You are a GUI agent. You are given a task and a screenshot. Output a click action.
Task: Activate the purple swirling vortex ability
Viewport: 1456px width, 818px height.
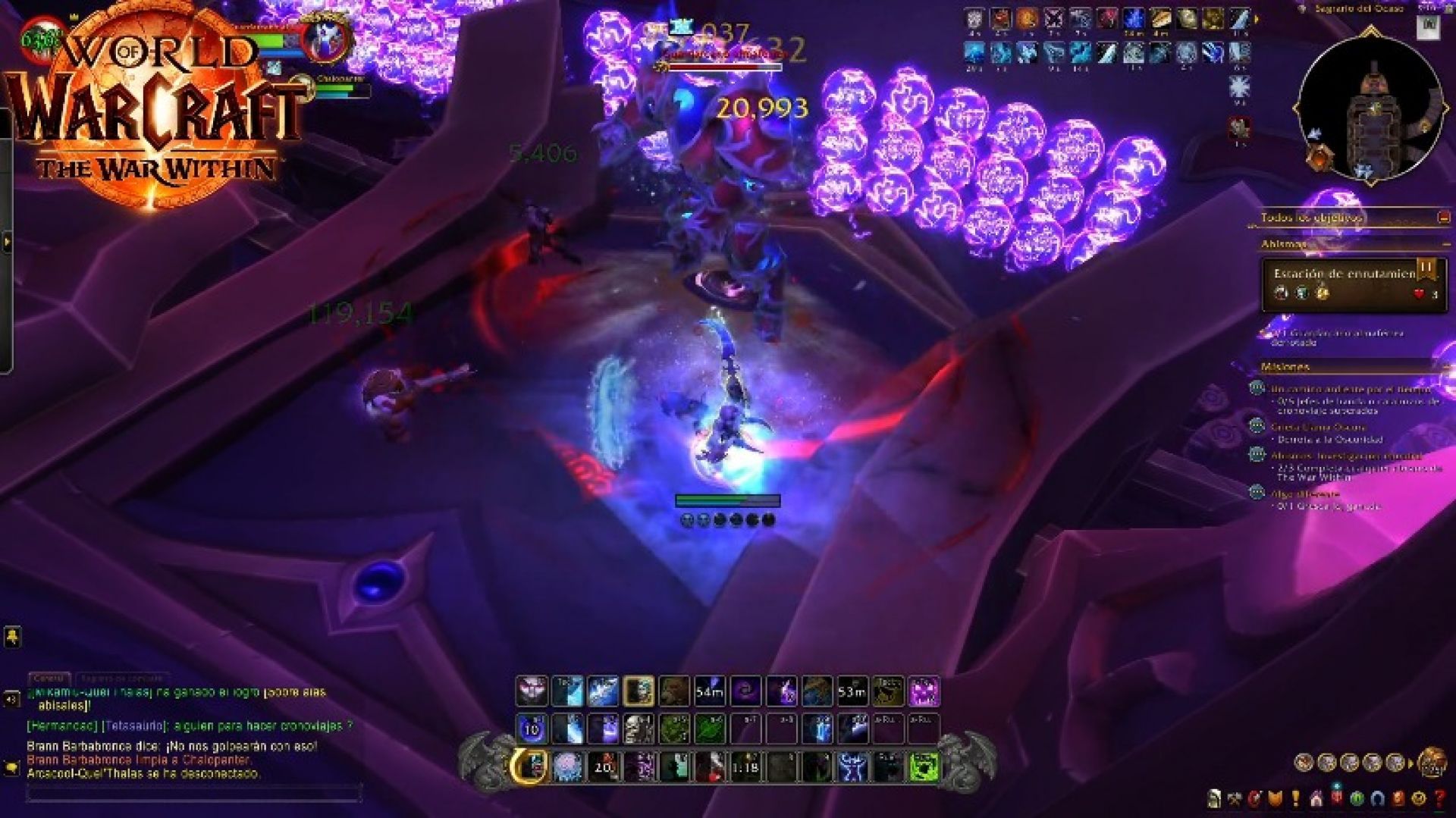pos(745,691)
